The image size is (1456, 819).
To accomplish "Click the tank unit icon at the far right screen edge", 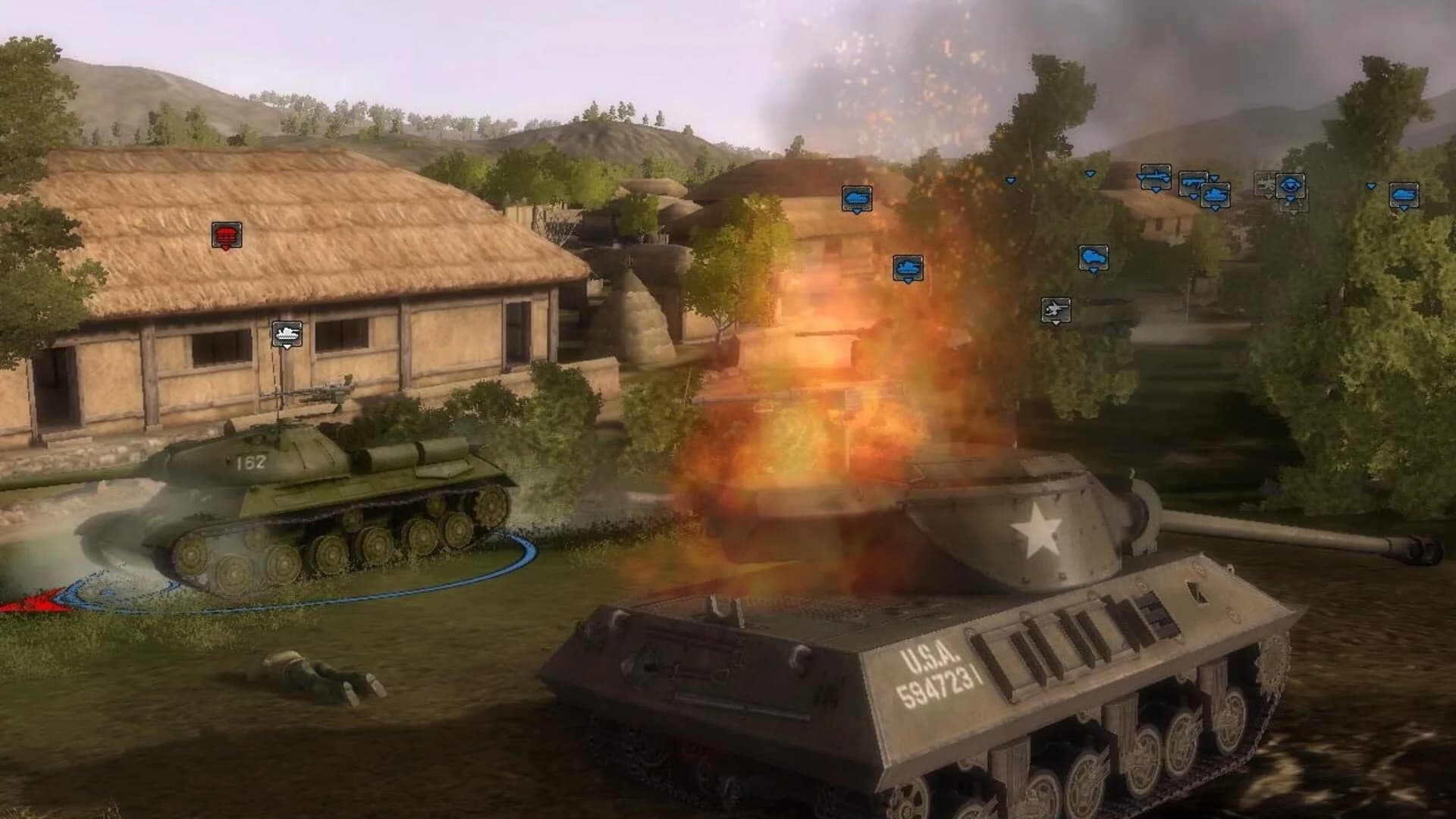I will pyautogui.click(x=1404, y=195).
